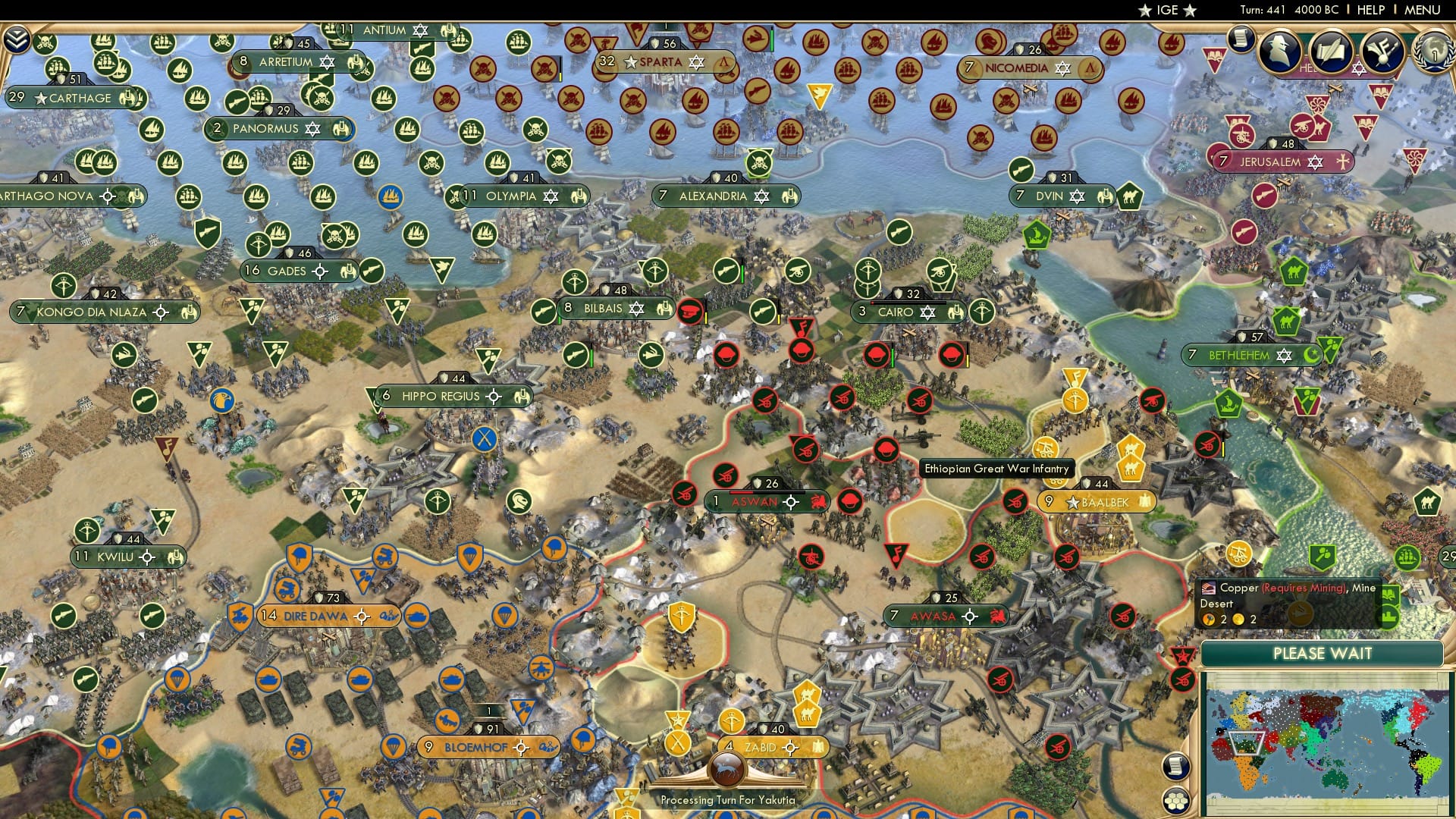Open the Espionage overview icon
The height and width of the screenshot is (819, 1456).
pyautogui.click(x=1279, y=53)
